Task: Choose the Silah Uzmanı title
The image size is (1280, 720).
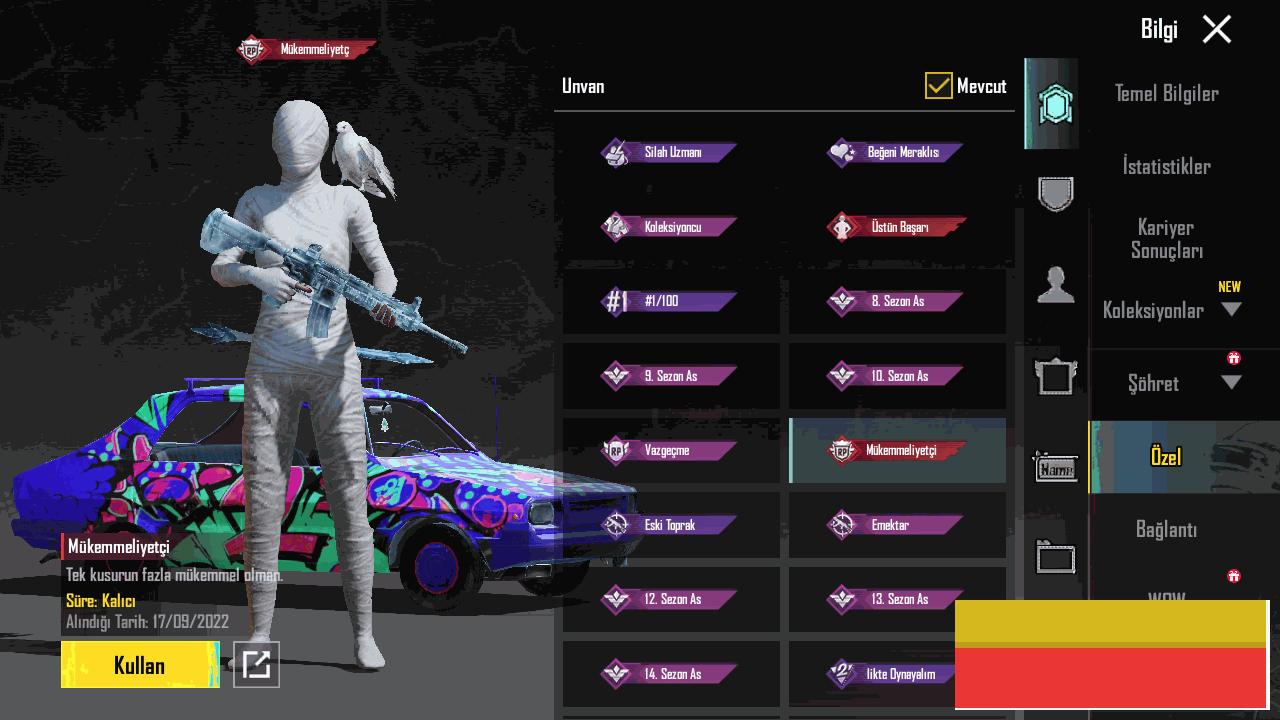Action: coord(670,153)
